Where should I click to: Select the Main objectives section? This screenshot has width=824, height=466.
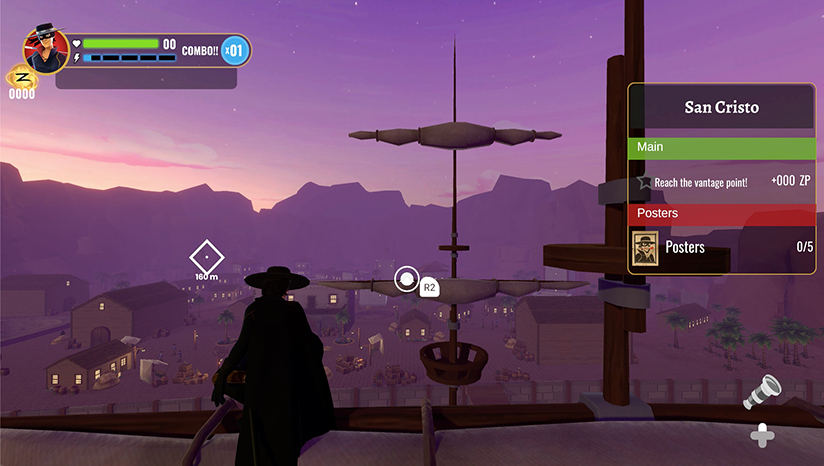[721, 147]
